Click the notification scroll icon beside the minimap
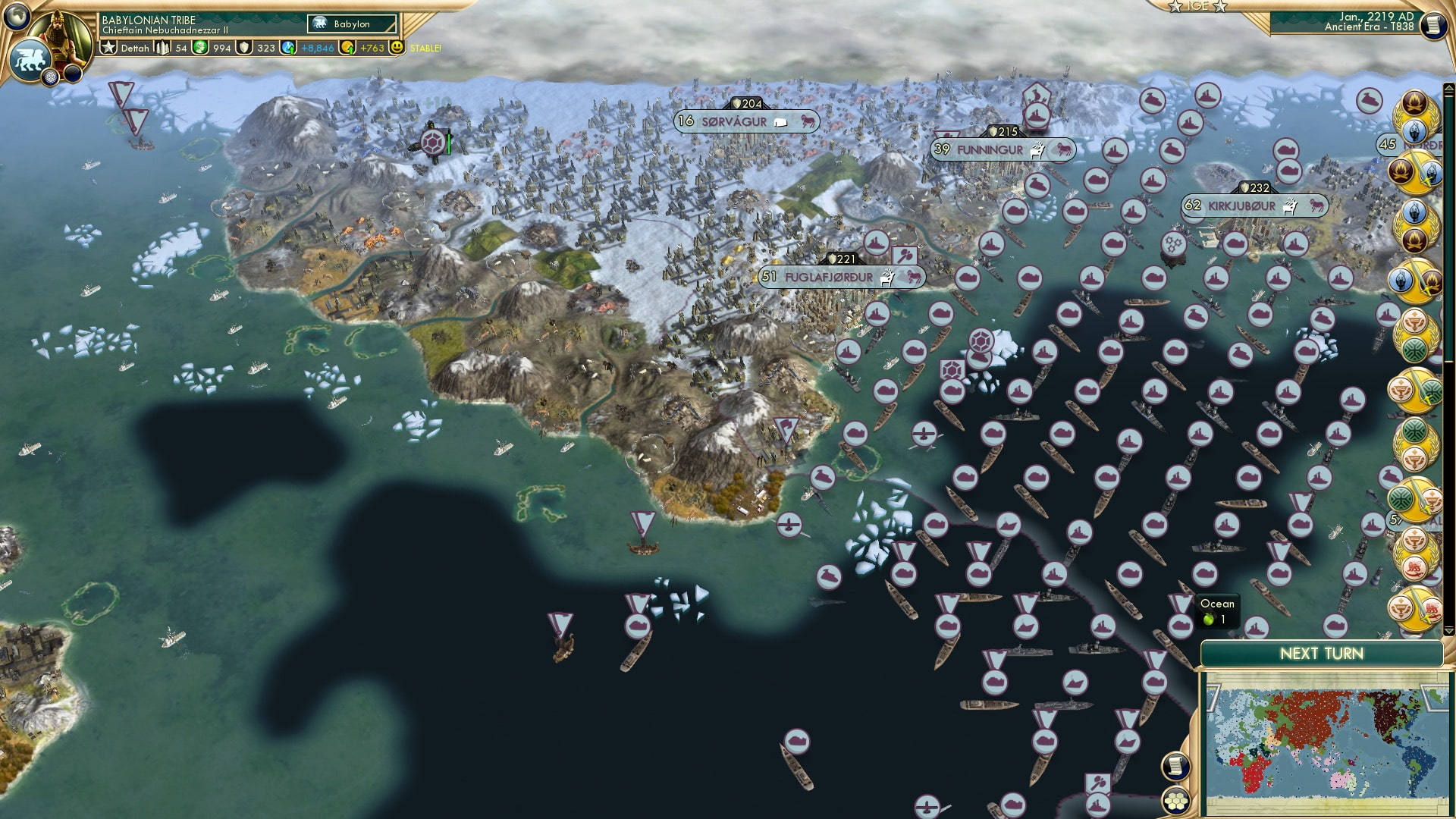Screen dimensions: 1456x819 tap(1175, 767)
